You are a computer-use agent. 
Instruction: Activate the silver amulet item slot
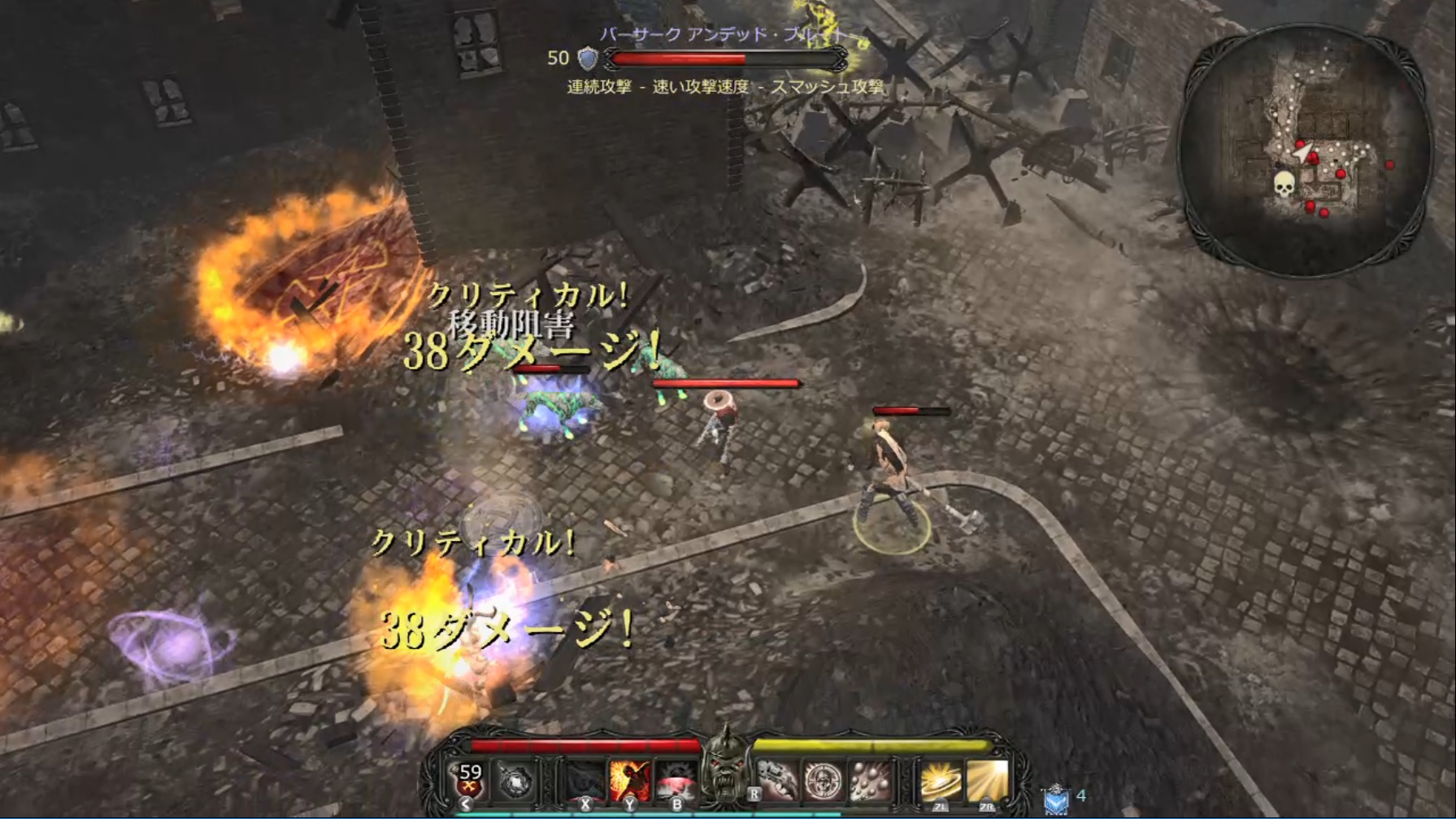tap(516, 782)
